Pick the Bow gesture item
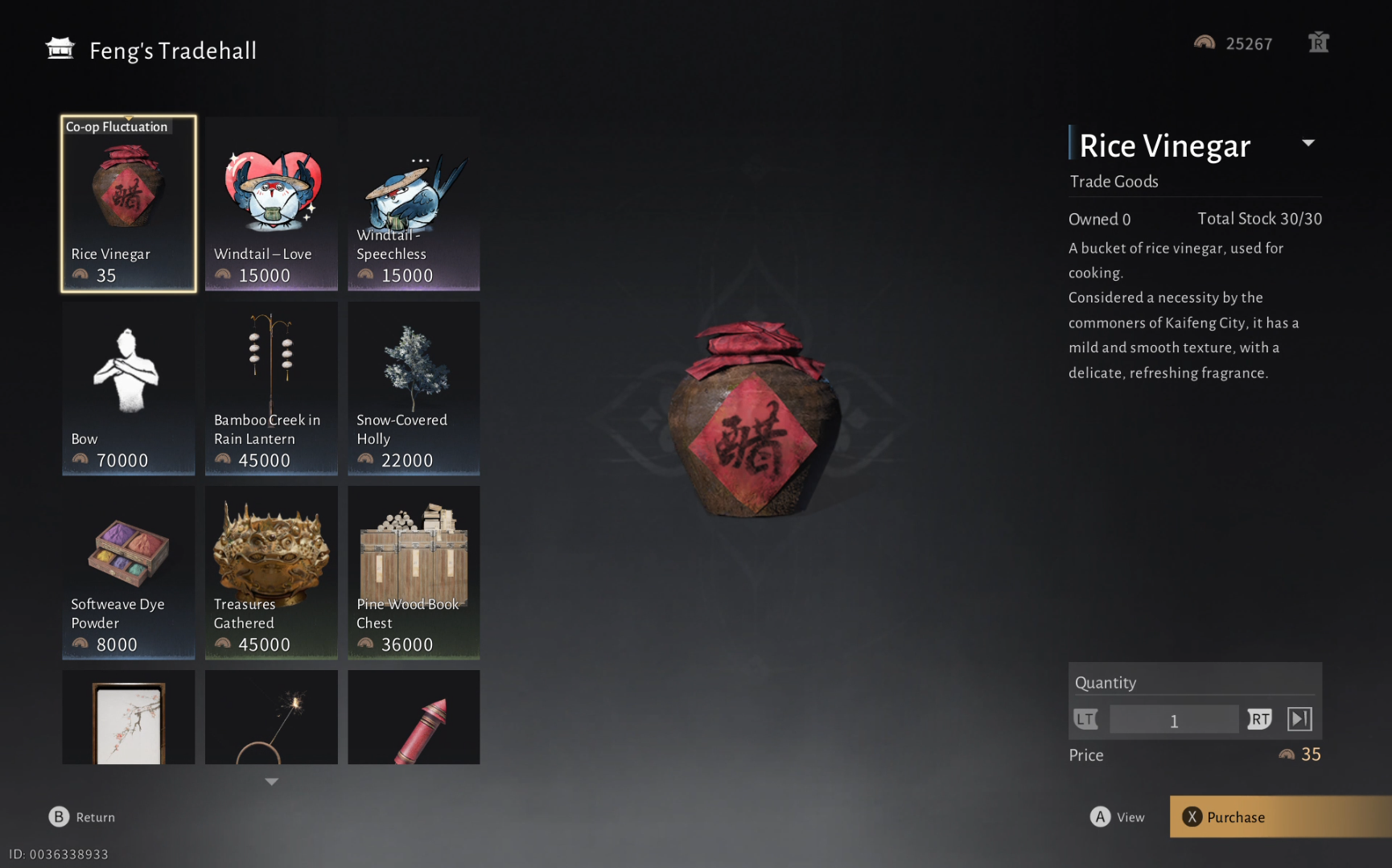Image resolution: width=1392 pixels, height=868 pixels. coord(129,388)
